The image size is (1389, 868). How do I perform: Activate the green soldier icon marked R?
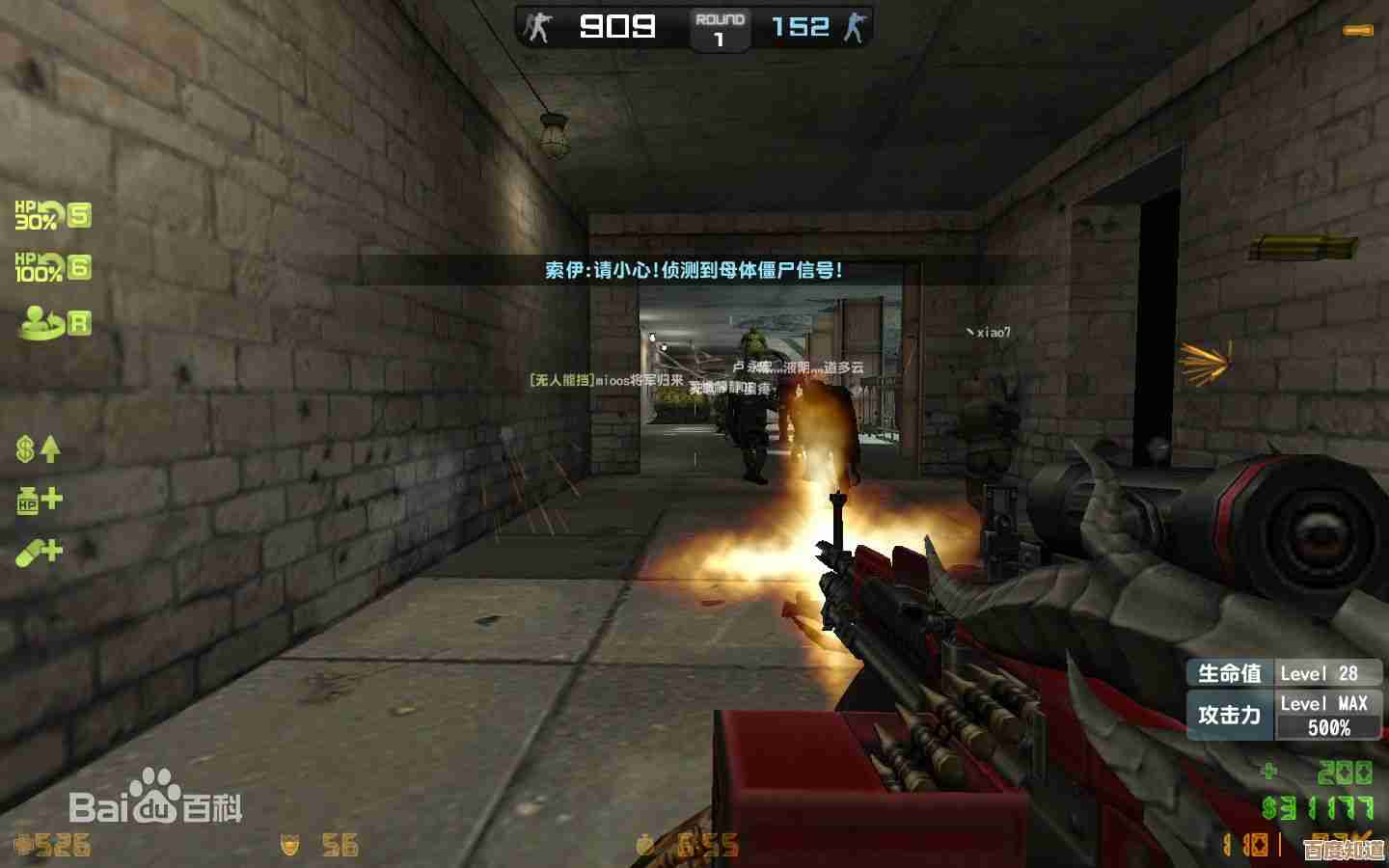click(54, 322)
